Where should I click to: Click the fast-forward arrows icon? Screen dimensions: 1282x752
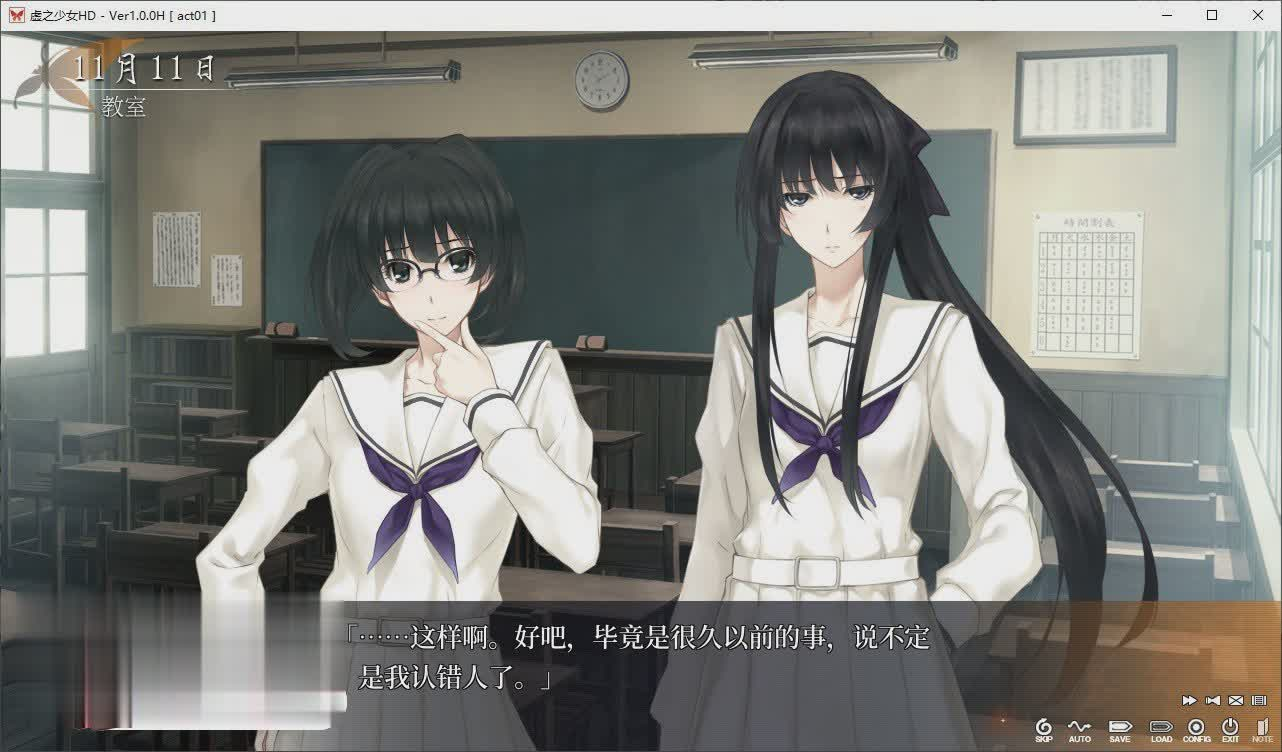[x=1189, y=700]
